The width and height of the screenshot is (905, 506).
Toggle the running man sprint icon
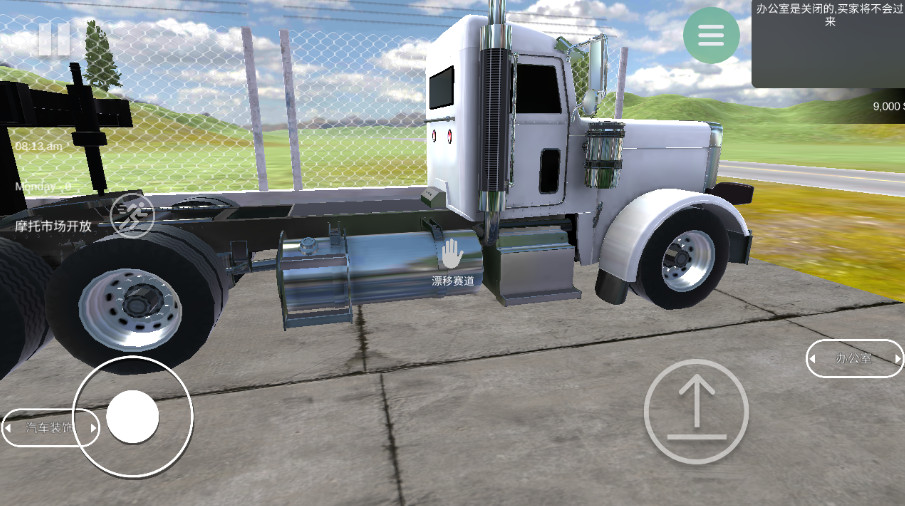tap(132, 215)
